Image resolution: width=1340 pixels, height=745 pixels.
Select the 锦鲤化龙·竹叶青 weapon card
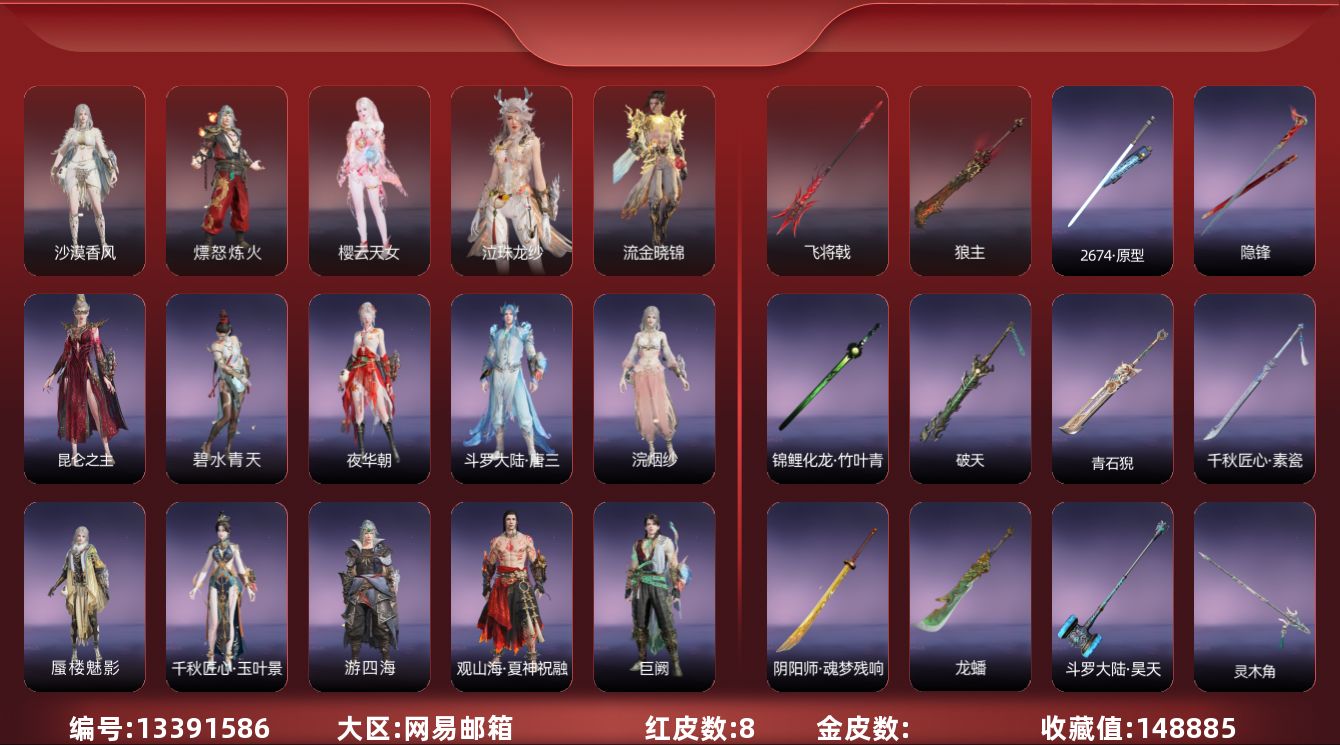pyautogui.click(x=827, y=388)
